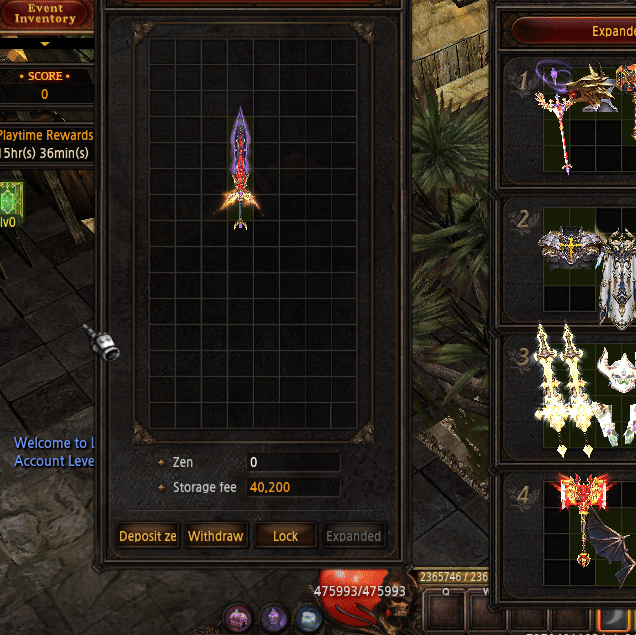This screenshot has height=635, width=636.
Task: Click the purple figure round icon
Action: (x=274, y=617)
